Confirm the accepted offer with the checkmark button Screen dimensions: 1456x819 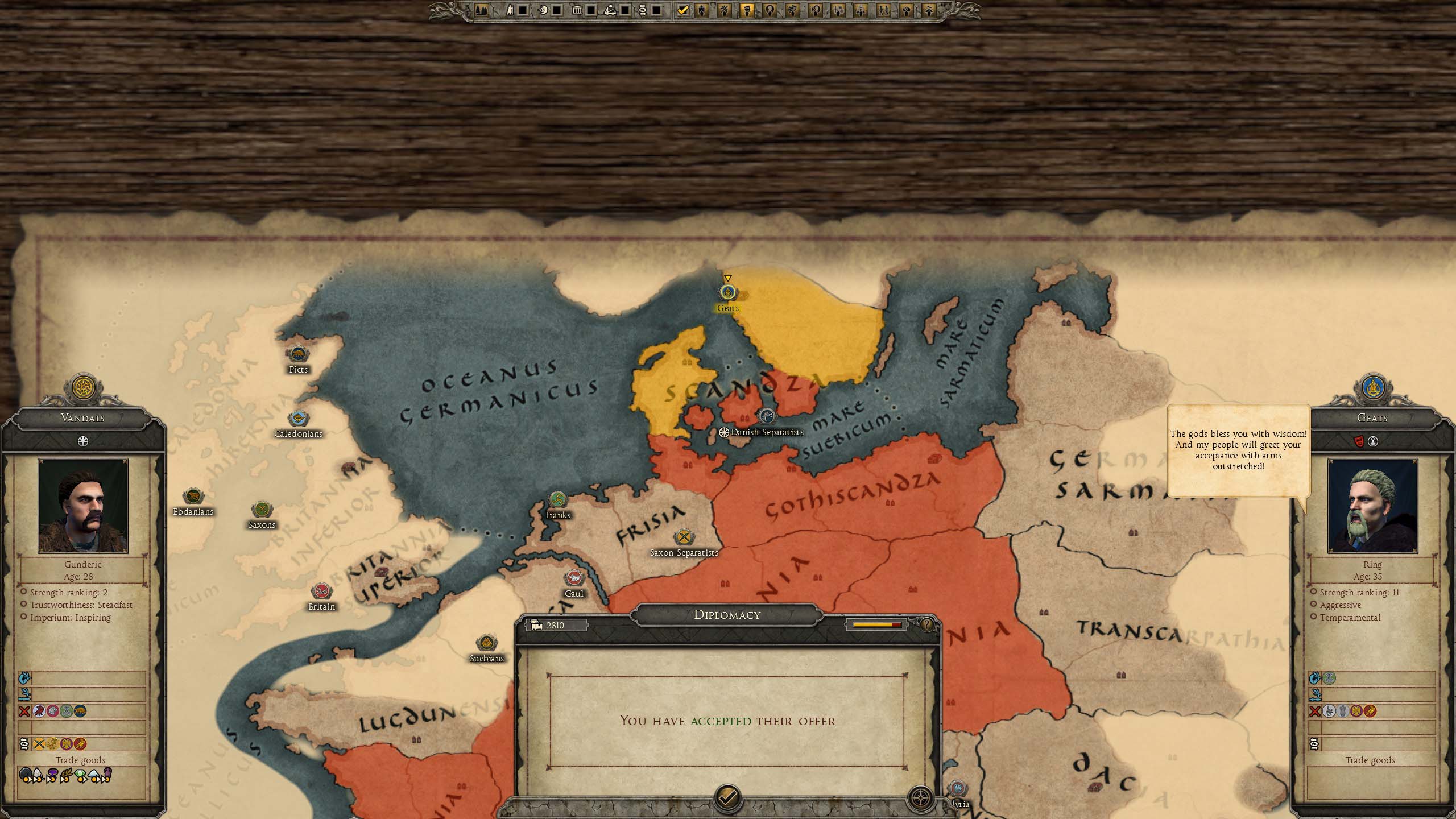[x=727, y=799]
